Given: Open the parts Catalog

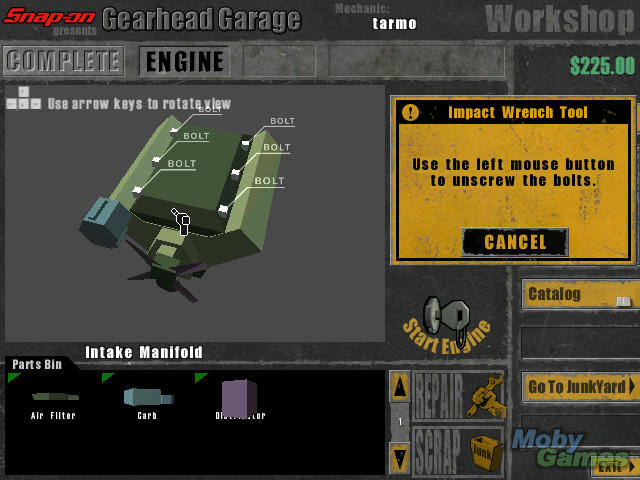Looking at the screenshot, I should [579, 295].
